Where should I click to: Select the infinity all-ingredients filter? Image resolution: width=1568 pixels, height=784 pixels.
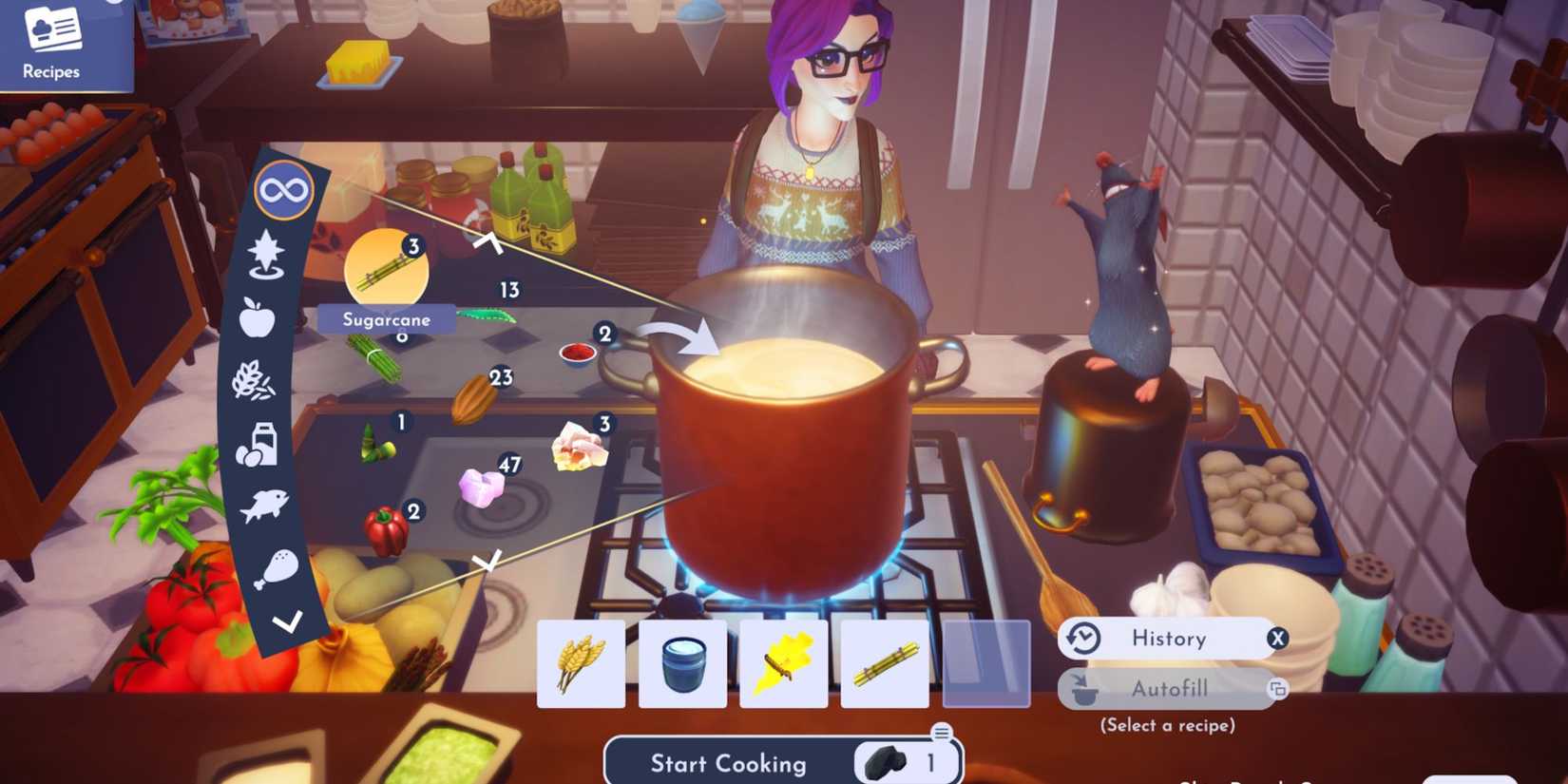tap(282, 189)
